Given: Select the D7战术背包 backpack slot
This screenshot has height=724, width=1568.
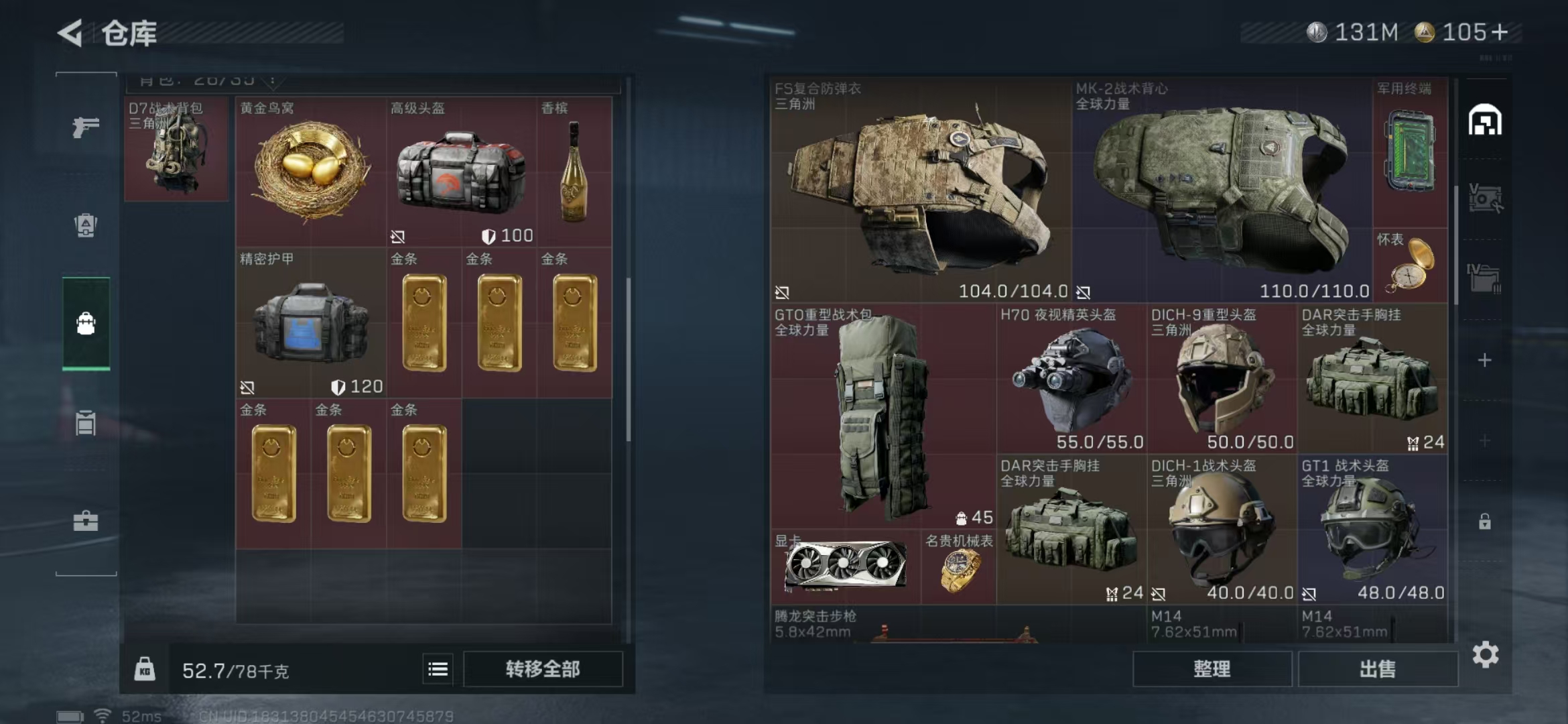Looking at the screenshot, I should (x=176, y=150).
